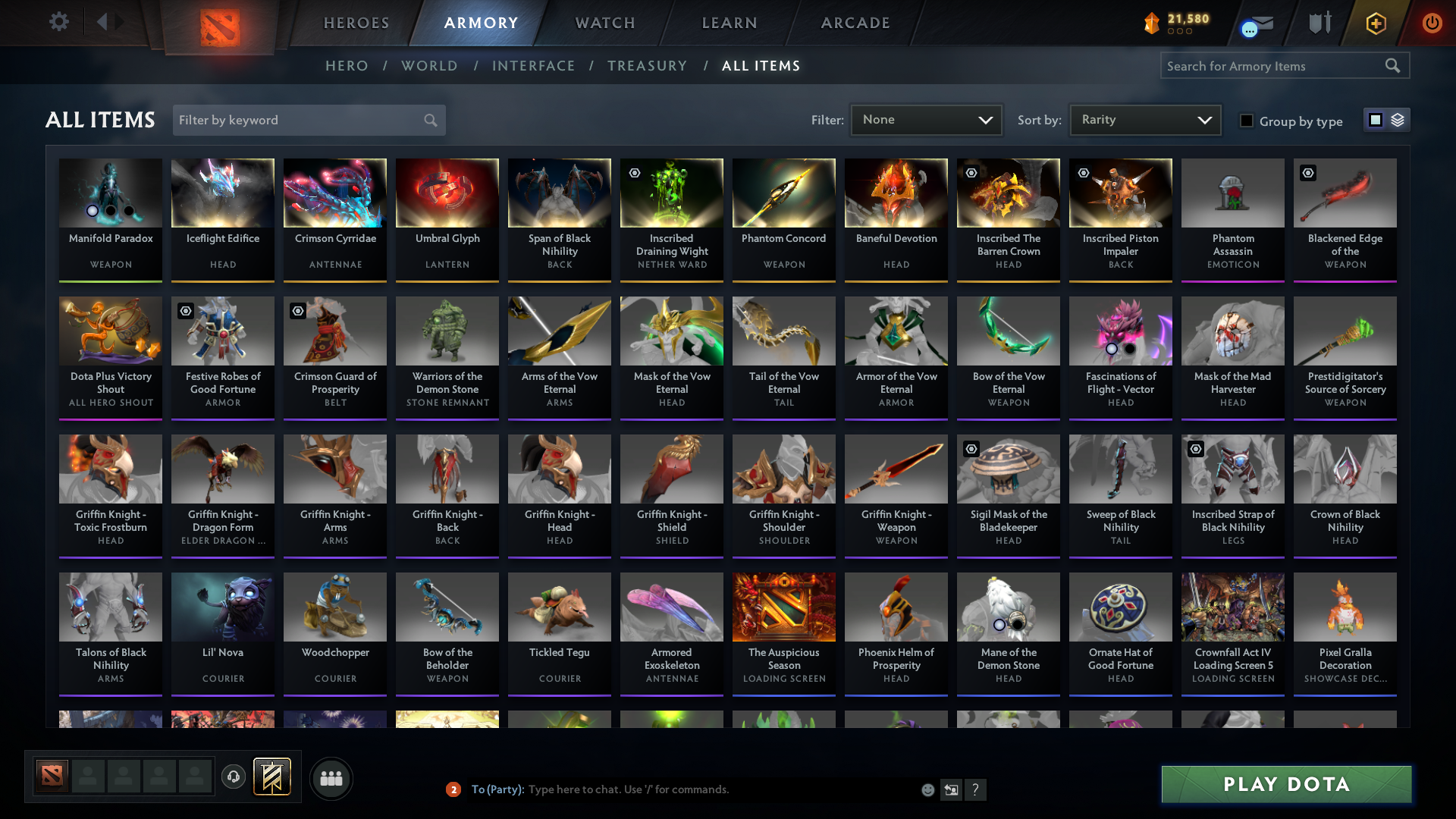Open voice chat headset icon bottom left

point(234,777)
